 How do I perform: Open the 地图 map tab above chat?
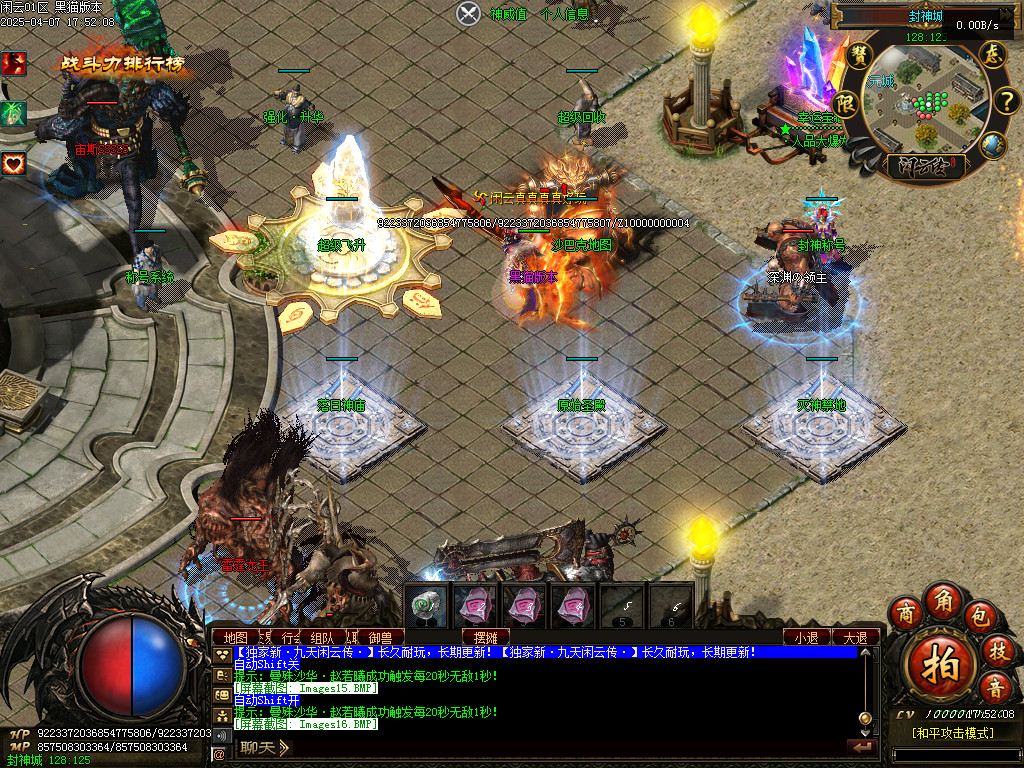coord(236,637)
